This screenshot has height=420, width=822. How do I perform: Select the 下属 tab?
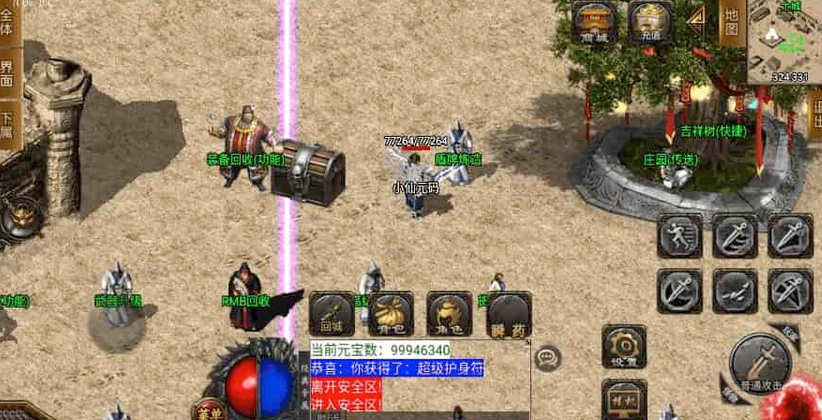7,120
